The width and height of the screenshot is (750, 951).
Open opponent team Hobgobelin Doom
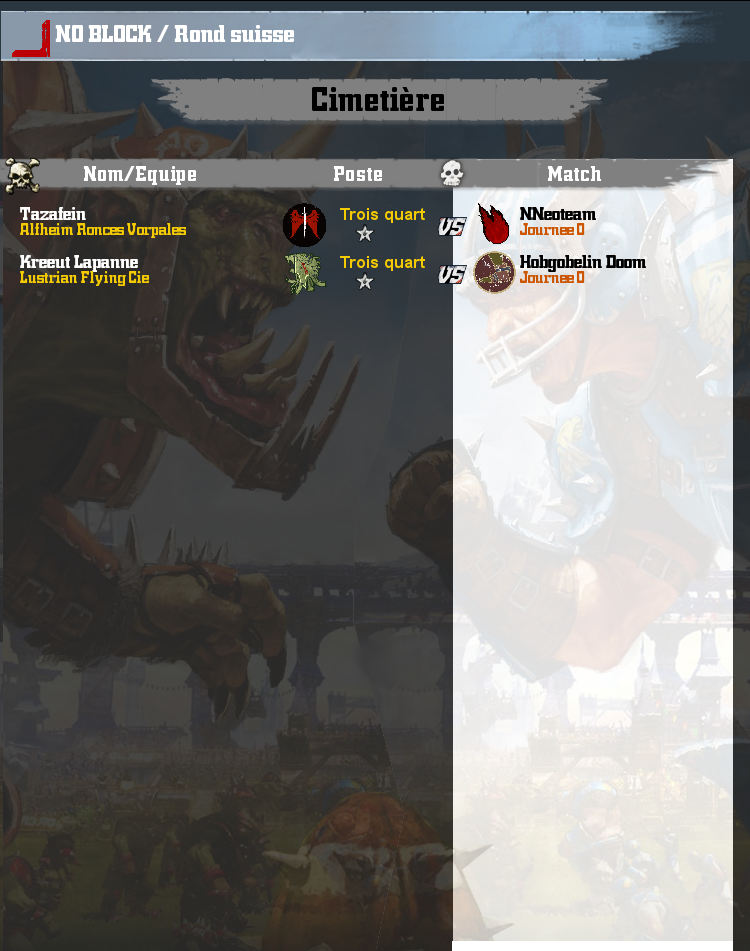click(582, 262)
